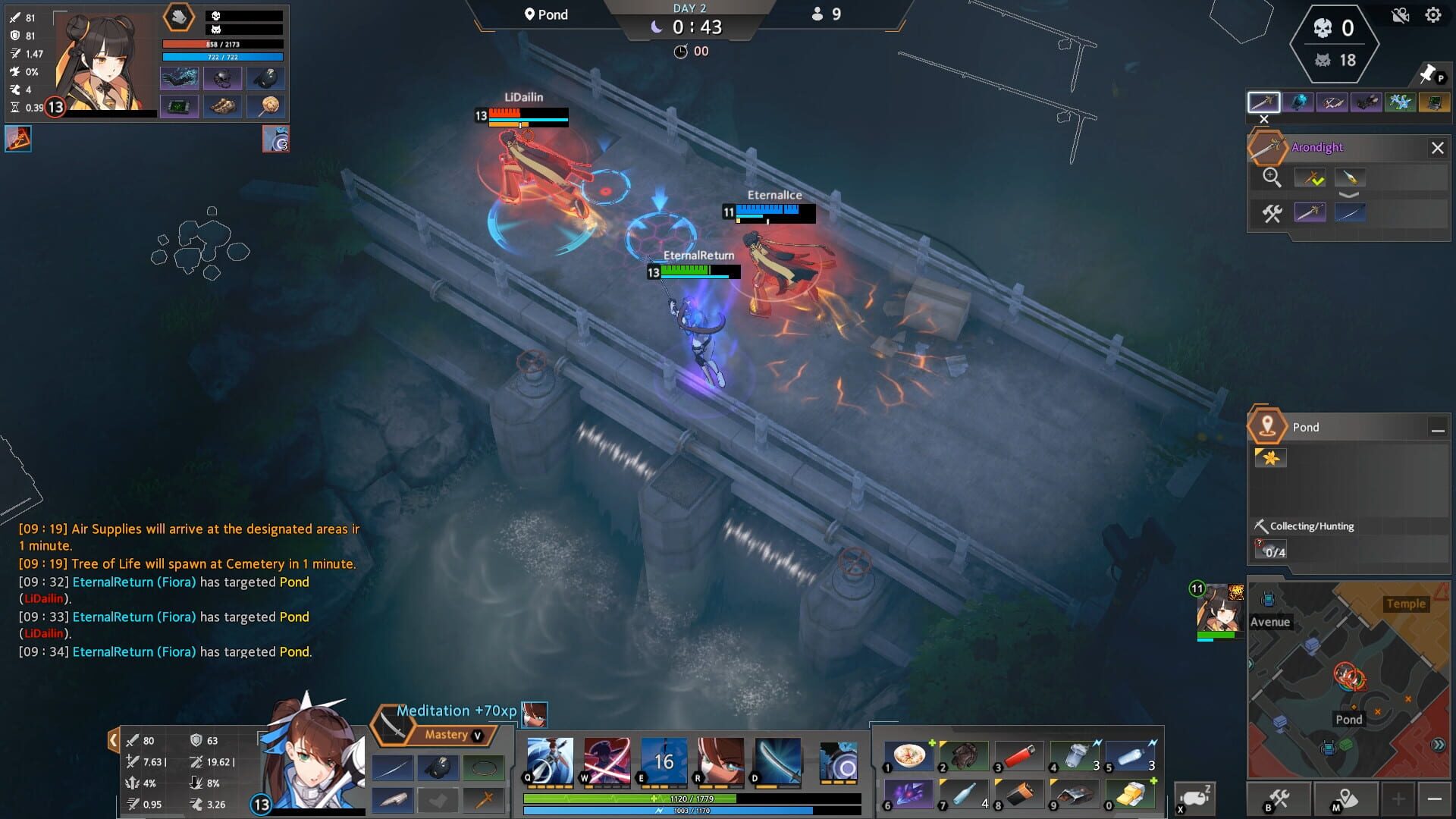The height and width of the screenshot is (819, 1456).
Task: Open the Mastery dropdown marked V
Action: click(476, 735)
